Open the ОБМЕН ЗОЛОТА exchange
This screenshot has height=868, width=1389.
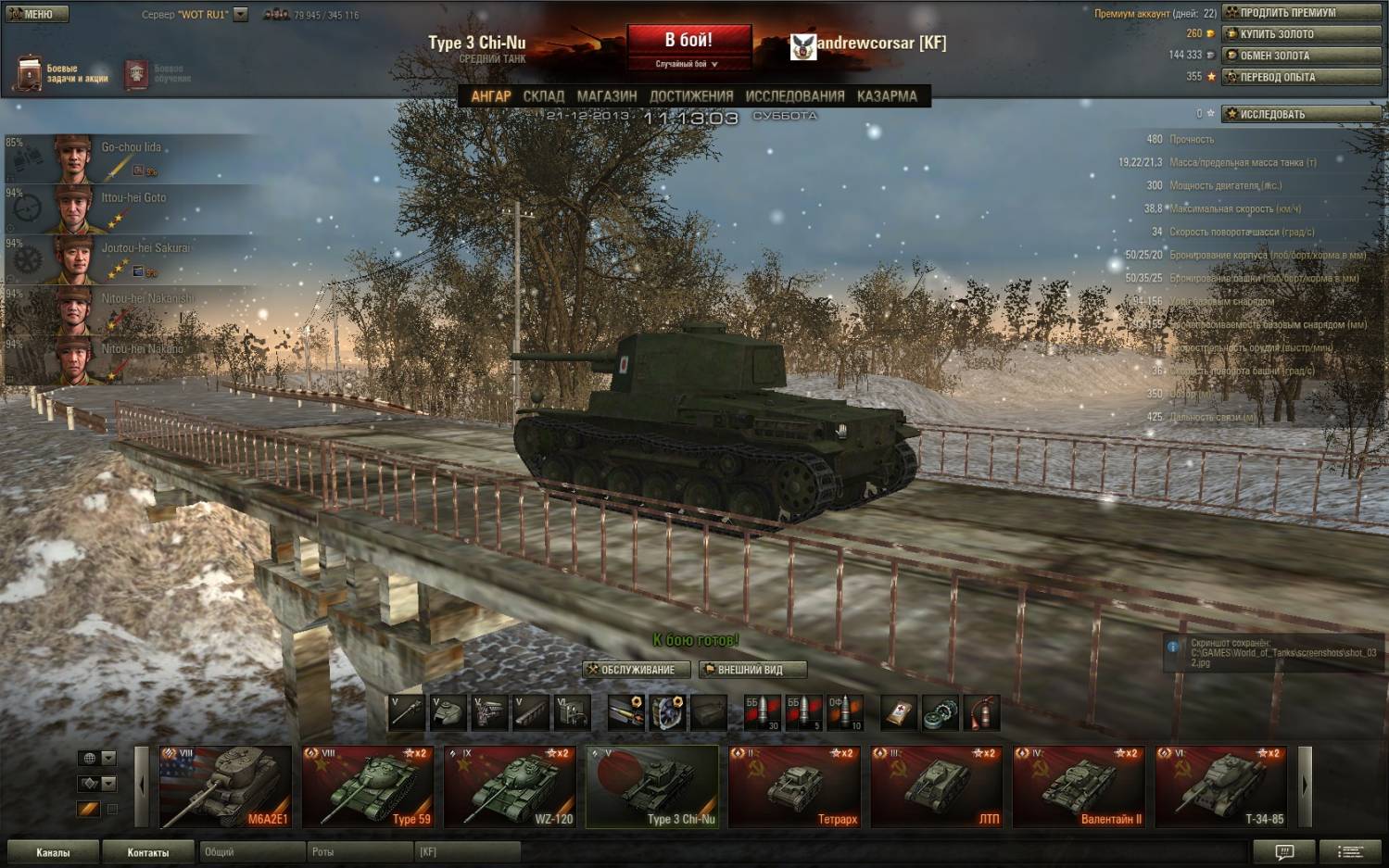point(1301,56)
